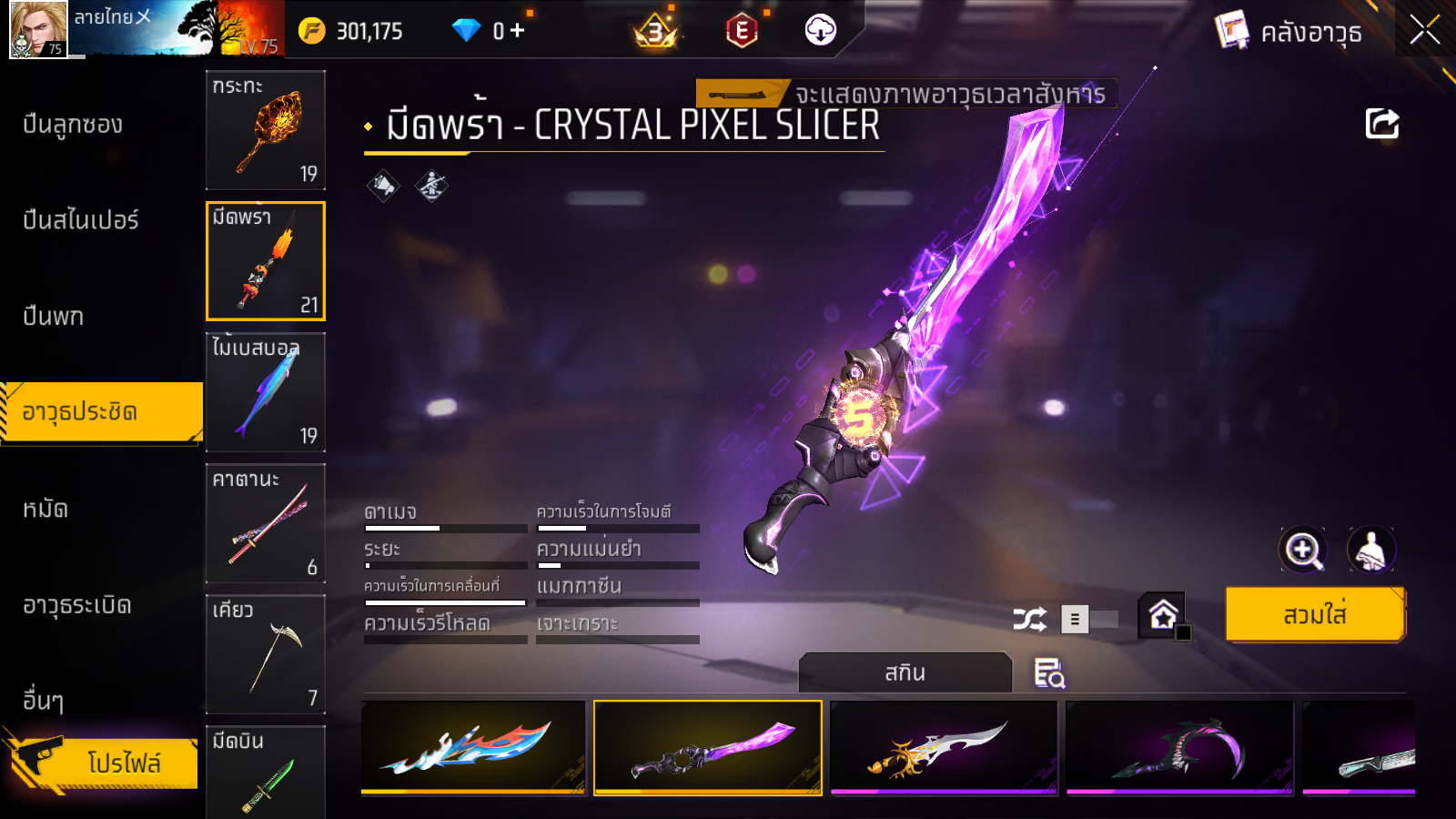The width and height of the screenshot is (1456, 819).
Task: Select the ปืนลูกซอง shotgun category
Action: [73, 125]
